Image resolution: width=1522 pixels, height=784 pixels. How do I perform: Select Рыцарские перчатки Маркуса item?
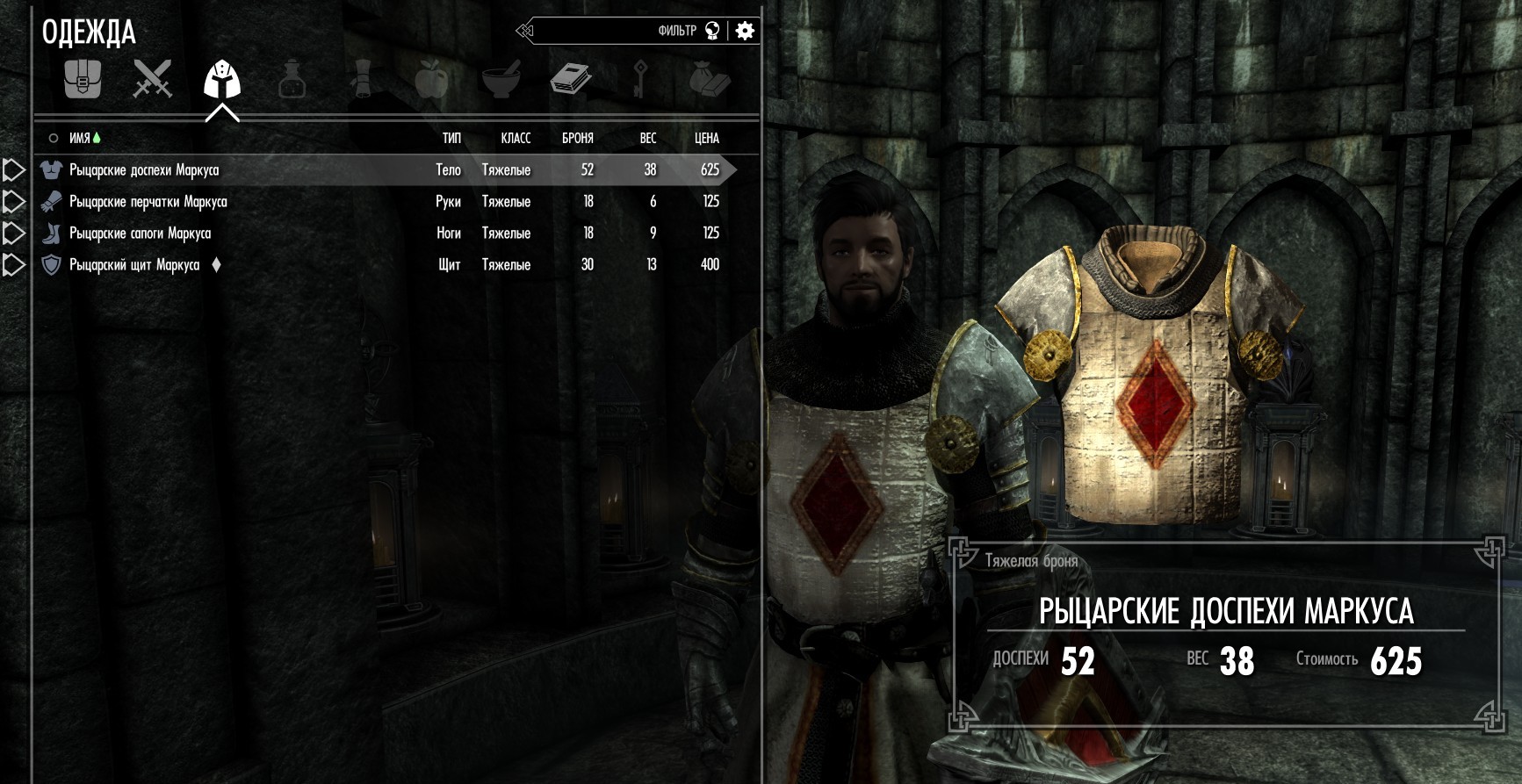coord(148,202)
